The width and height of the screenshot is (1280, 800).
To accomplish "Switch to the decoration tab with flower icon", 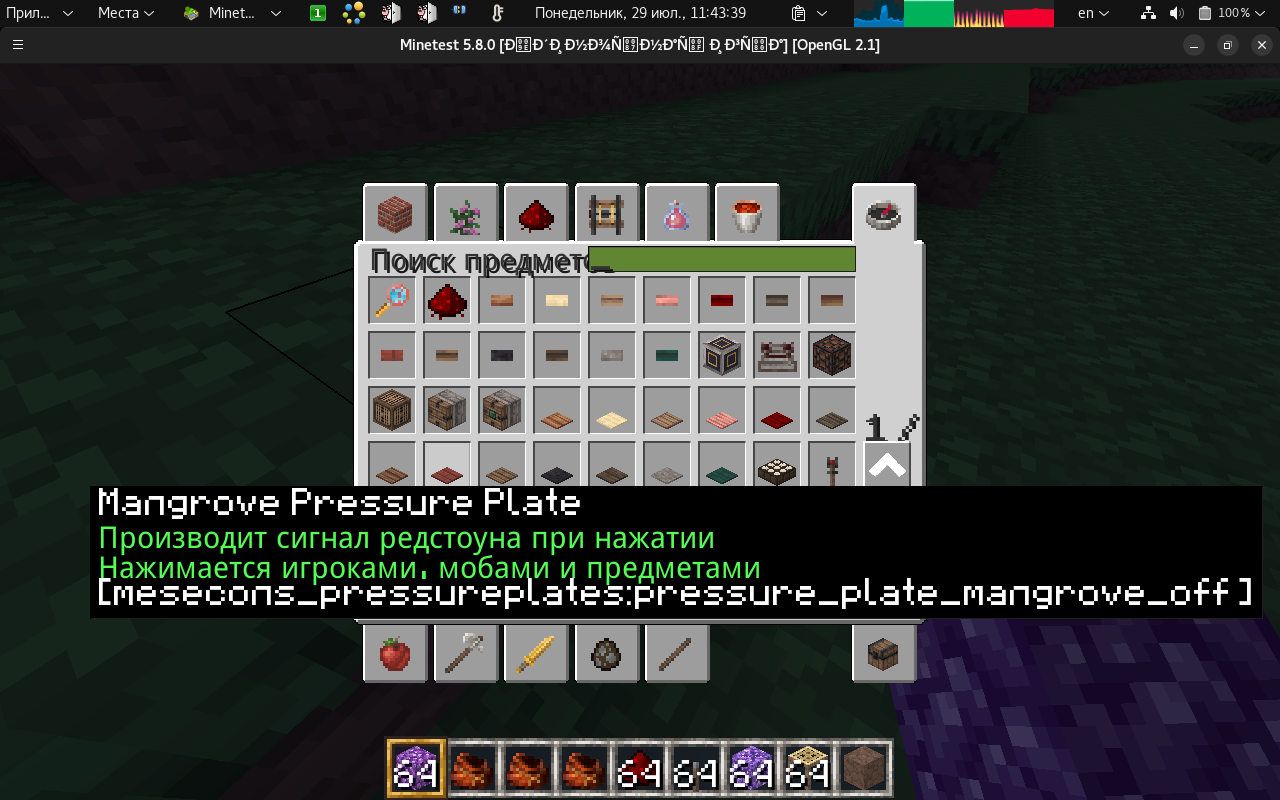I will point(466,214).
